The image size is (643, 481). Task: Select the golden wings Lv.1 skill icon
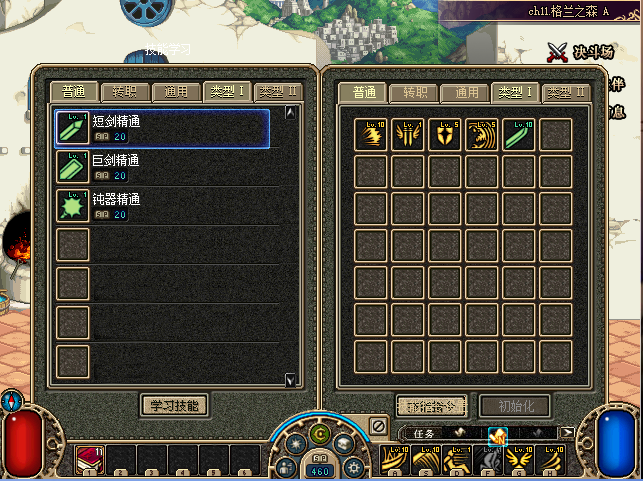coord(408,134)
